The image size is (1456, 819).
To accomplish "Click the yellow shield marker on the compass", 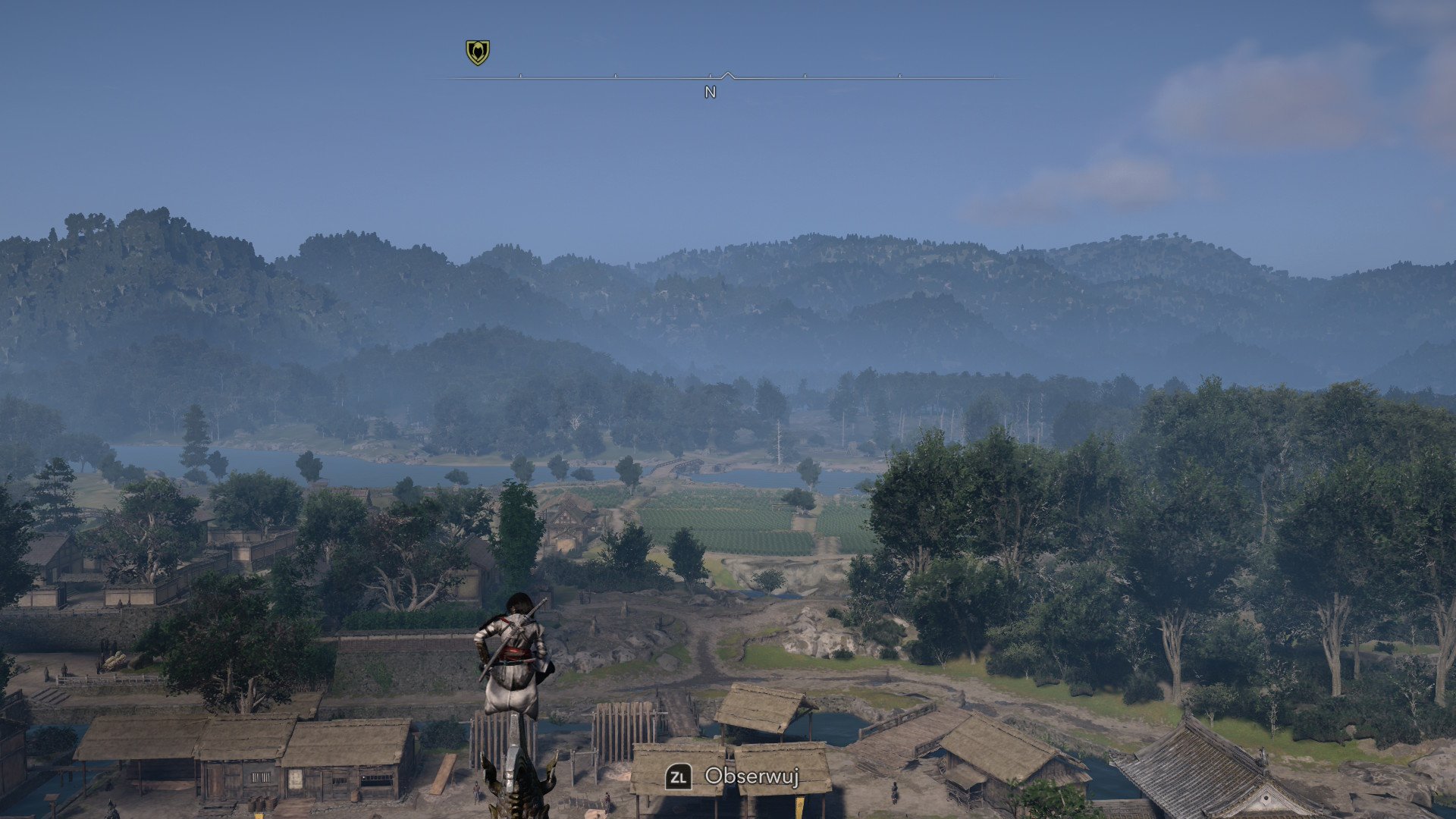I will coord(477,52).
